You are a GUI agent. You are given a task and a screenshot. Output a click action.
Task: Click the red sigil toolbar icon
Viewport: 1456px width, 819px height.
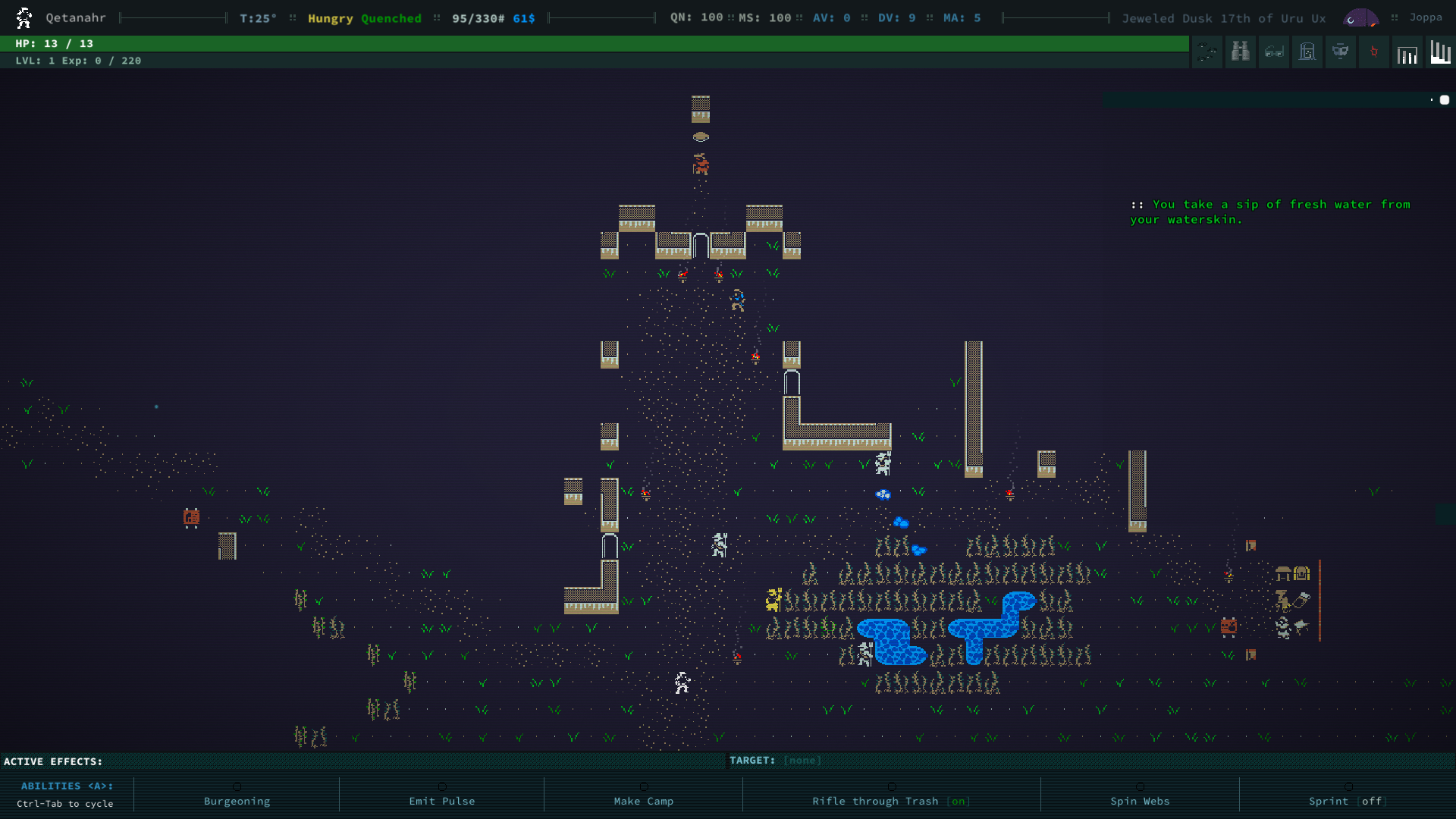[1374, 52]
